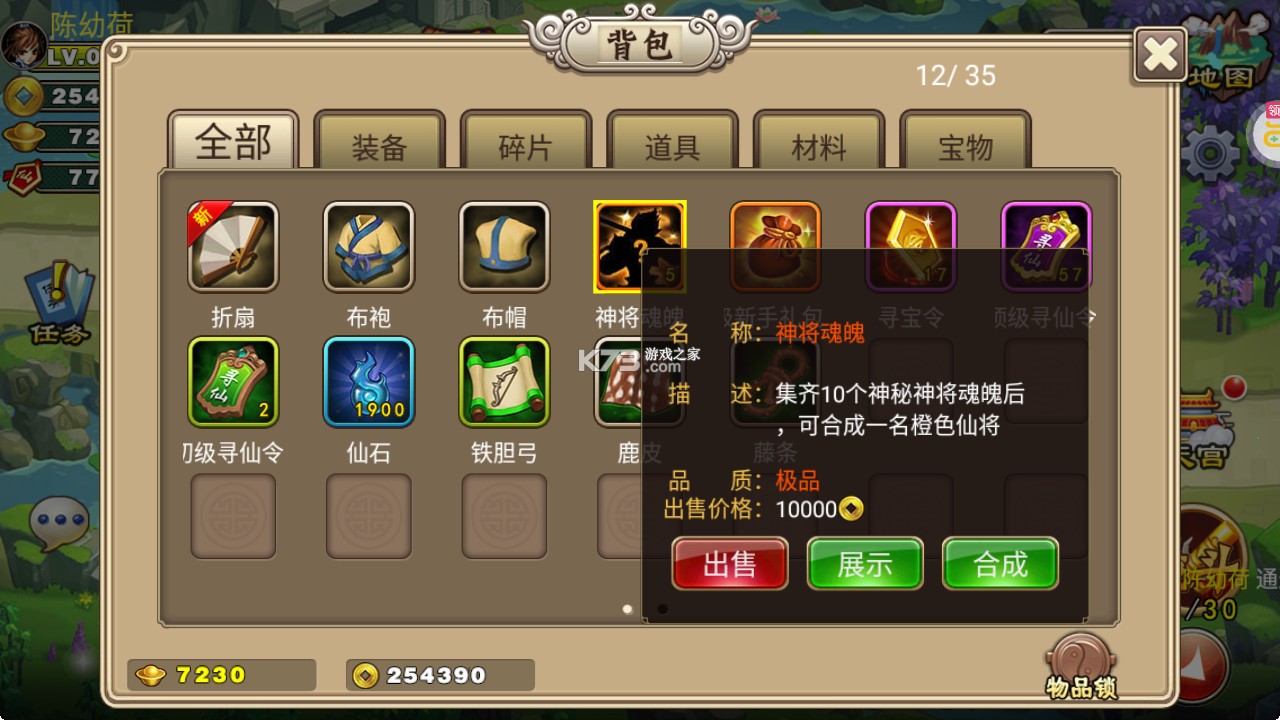
Task: Select the 寻宝令 treasure token item
Action: (911, 245)
